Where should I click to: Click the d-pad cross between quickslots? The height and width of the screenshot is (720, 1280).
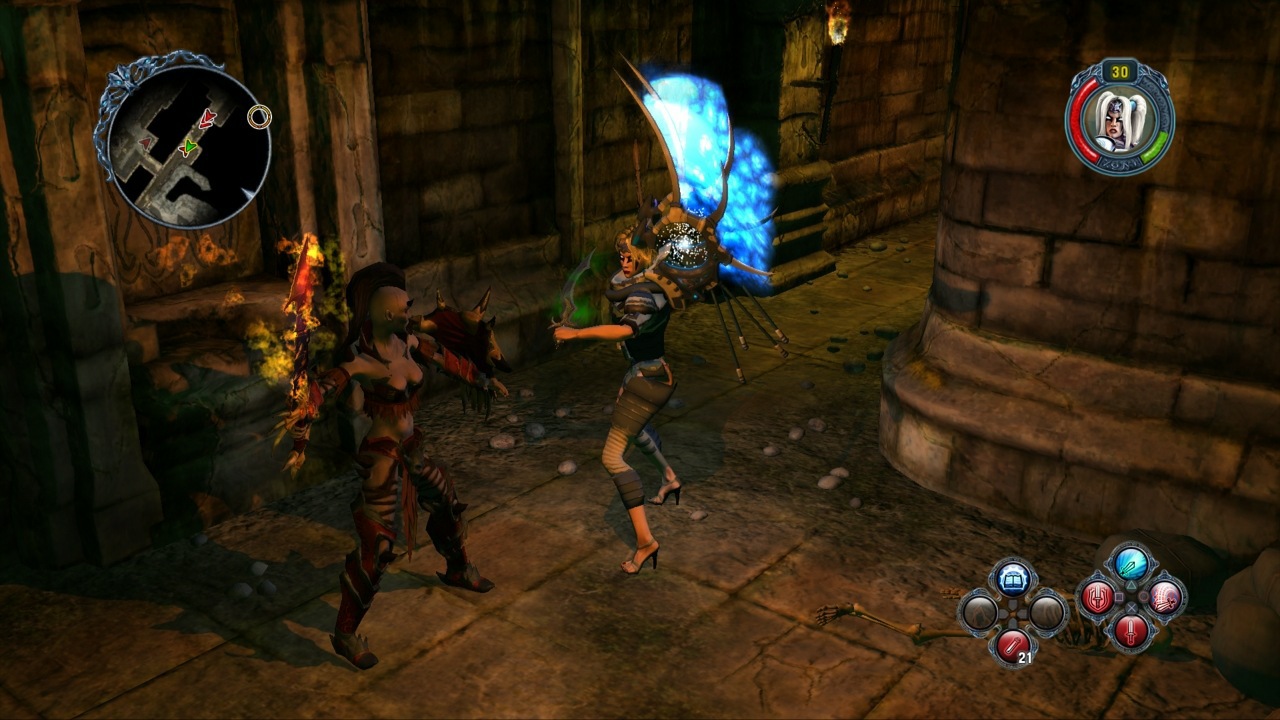pos(1012,611)
